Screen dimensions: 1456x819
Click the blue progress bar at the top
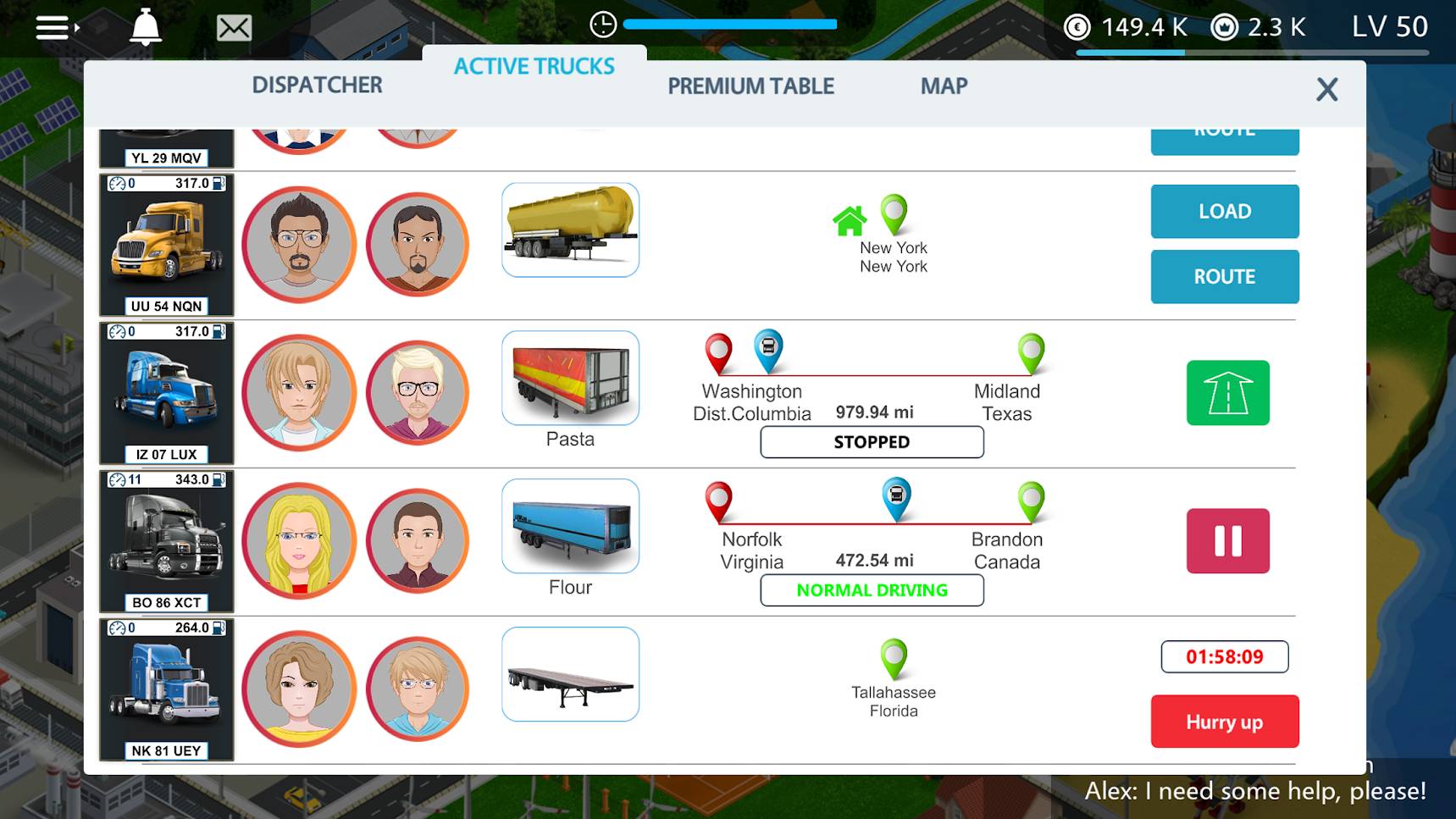pyautogui.click(x=728, y=25)
